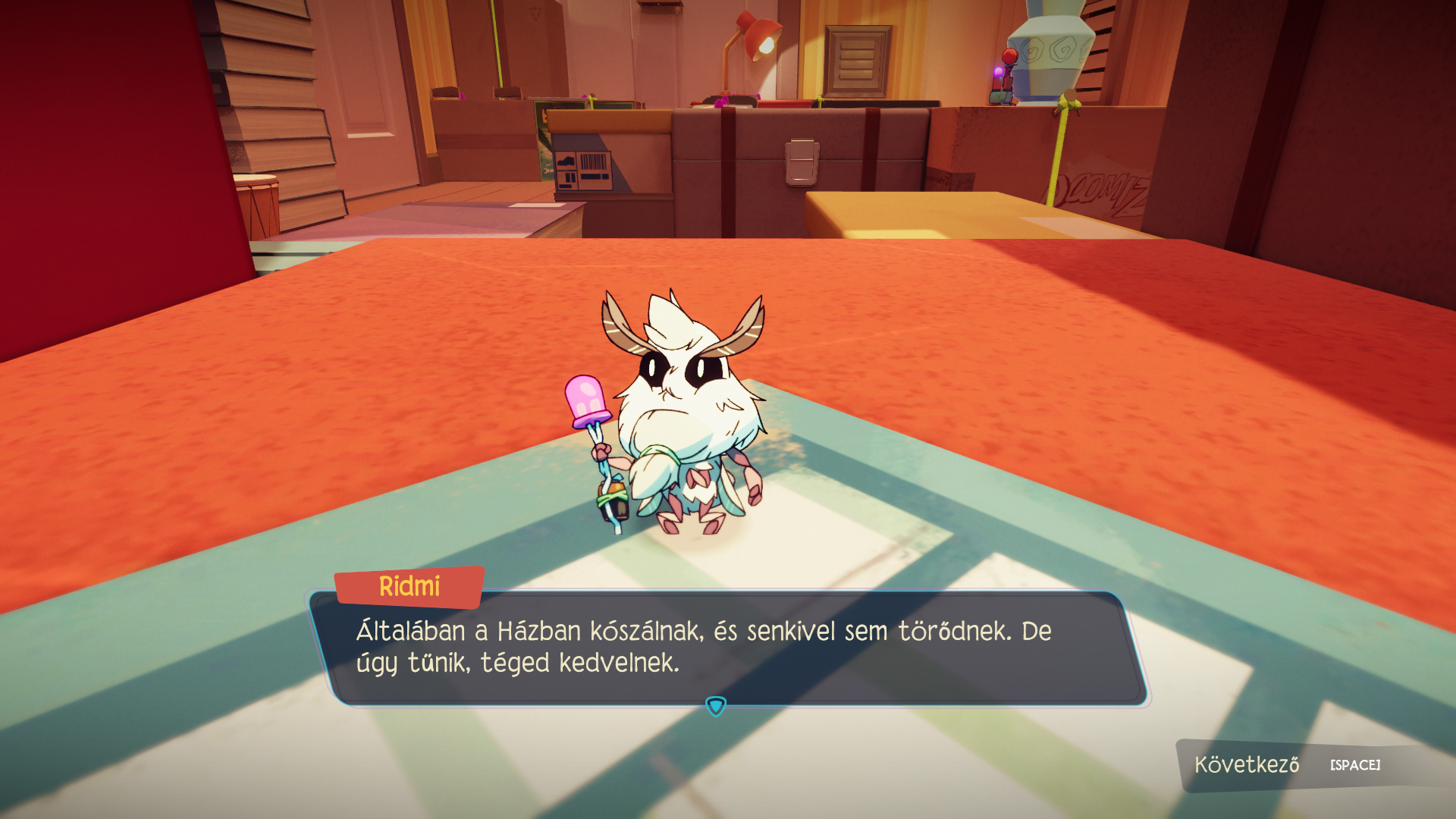Click Ridmi's dialogue text box

point(728,648)
